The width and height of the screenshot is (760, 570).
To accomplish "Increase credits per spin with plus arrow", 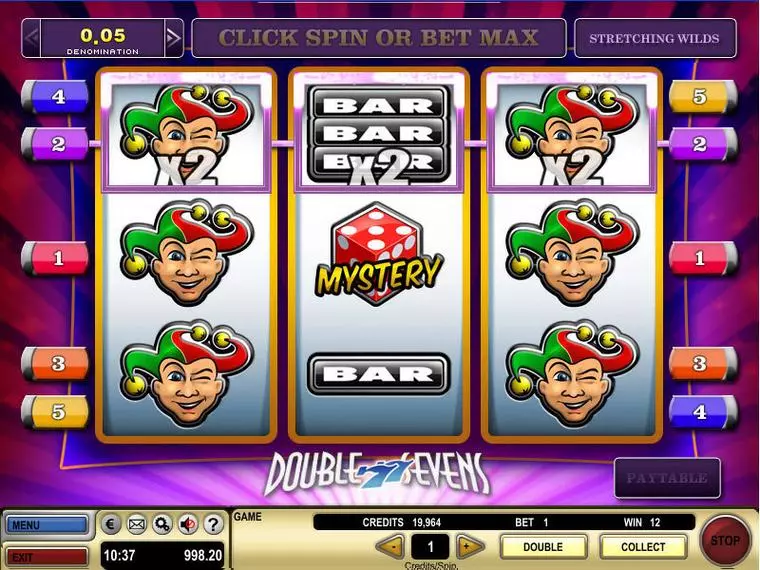I will coord(468,547).
